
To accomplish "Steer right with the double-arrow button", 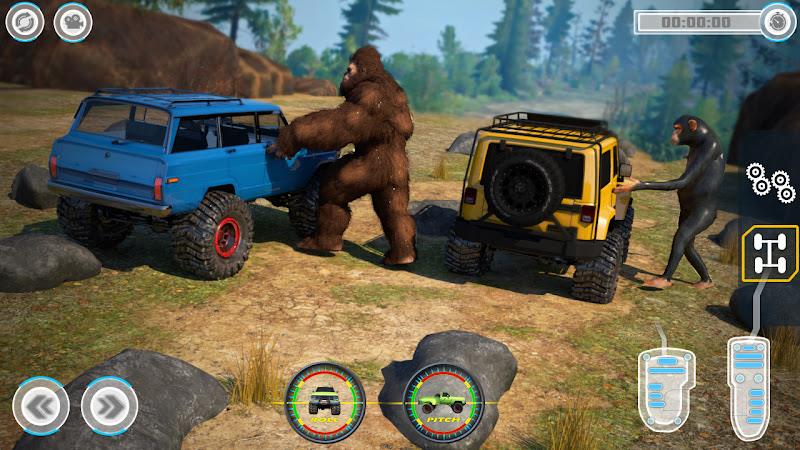I will [109, 407].
